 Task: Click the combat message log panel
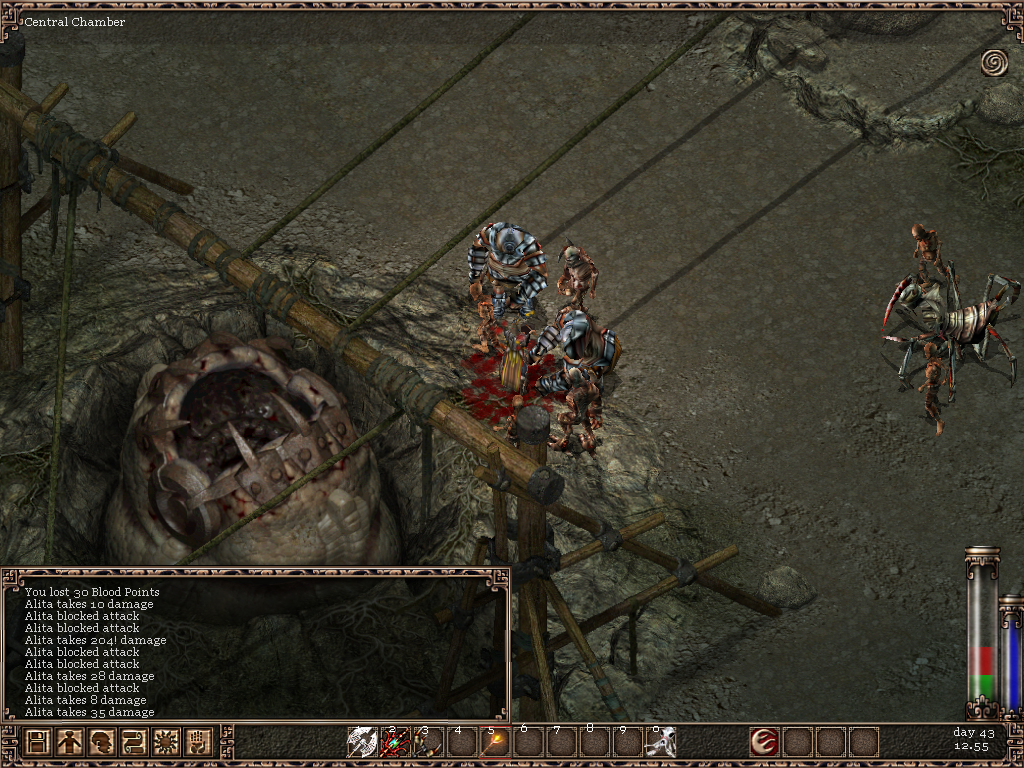click(x=256, y=650)
